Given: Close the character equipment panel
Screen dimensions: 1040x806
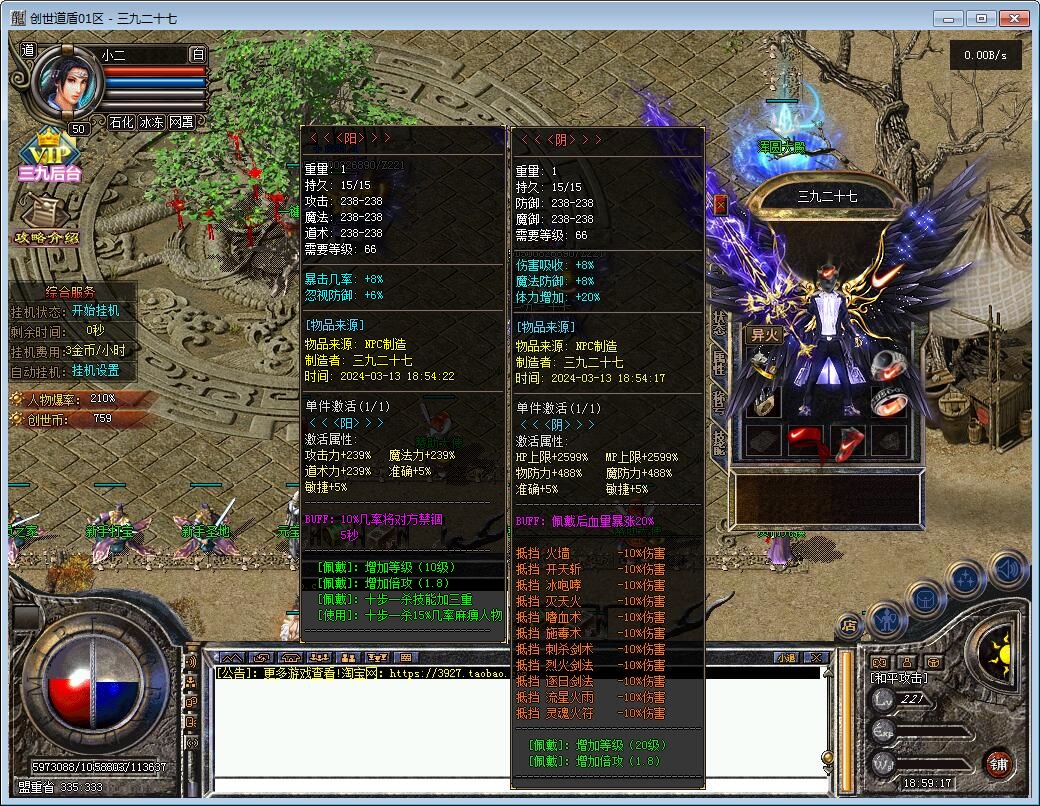Looking at the screenshot, I should click(x=720, y=205).
